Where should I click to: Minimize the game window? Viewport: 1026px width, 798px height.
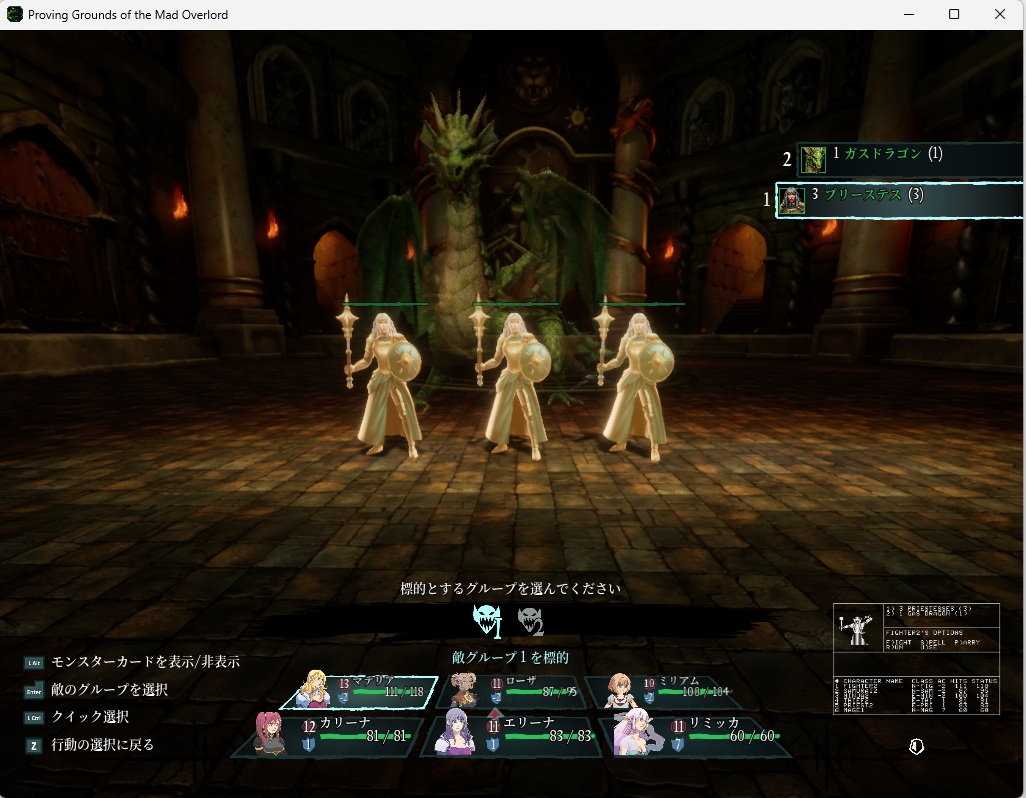click(x=908, y=14)
